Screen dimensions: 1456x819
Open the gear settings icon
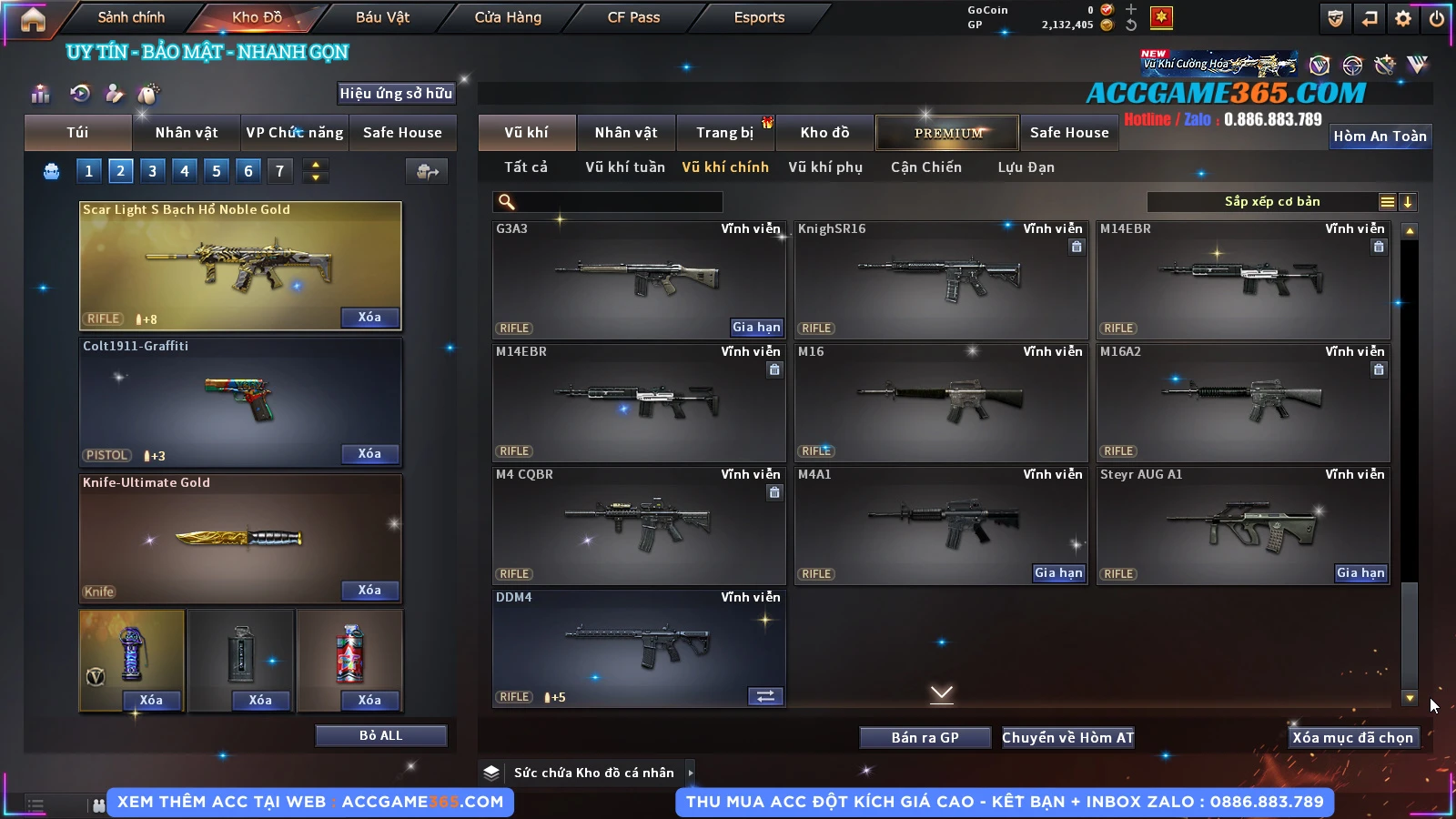1403,18
